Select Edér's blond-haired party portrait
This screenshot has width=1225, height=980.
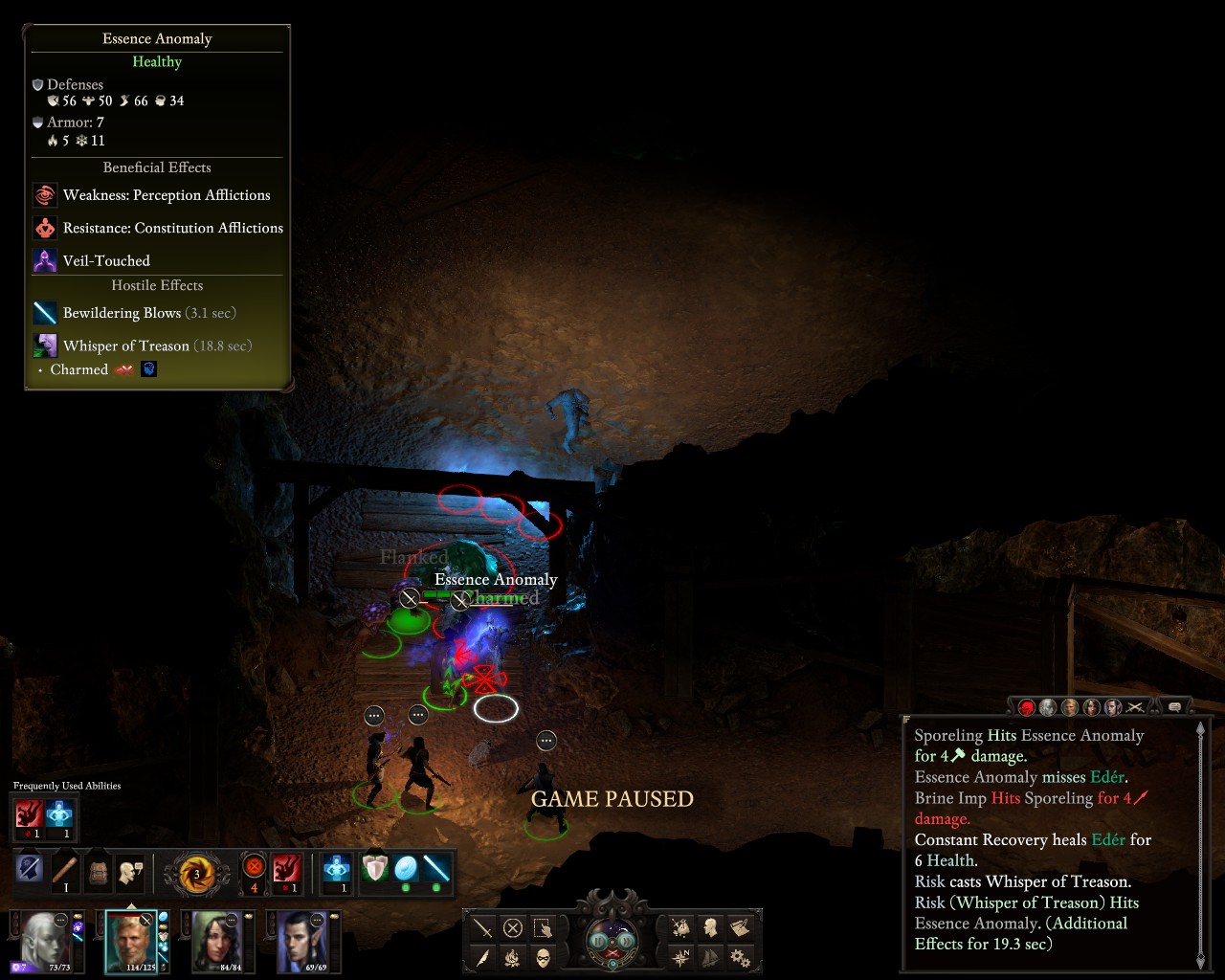(x=131, y=940)
